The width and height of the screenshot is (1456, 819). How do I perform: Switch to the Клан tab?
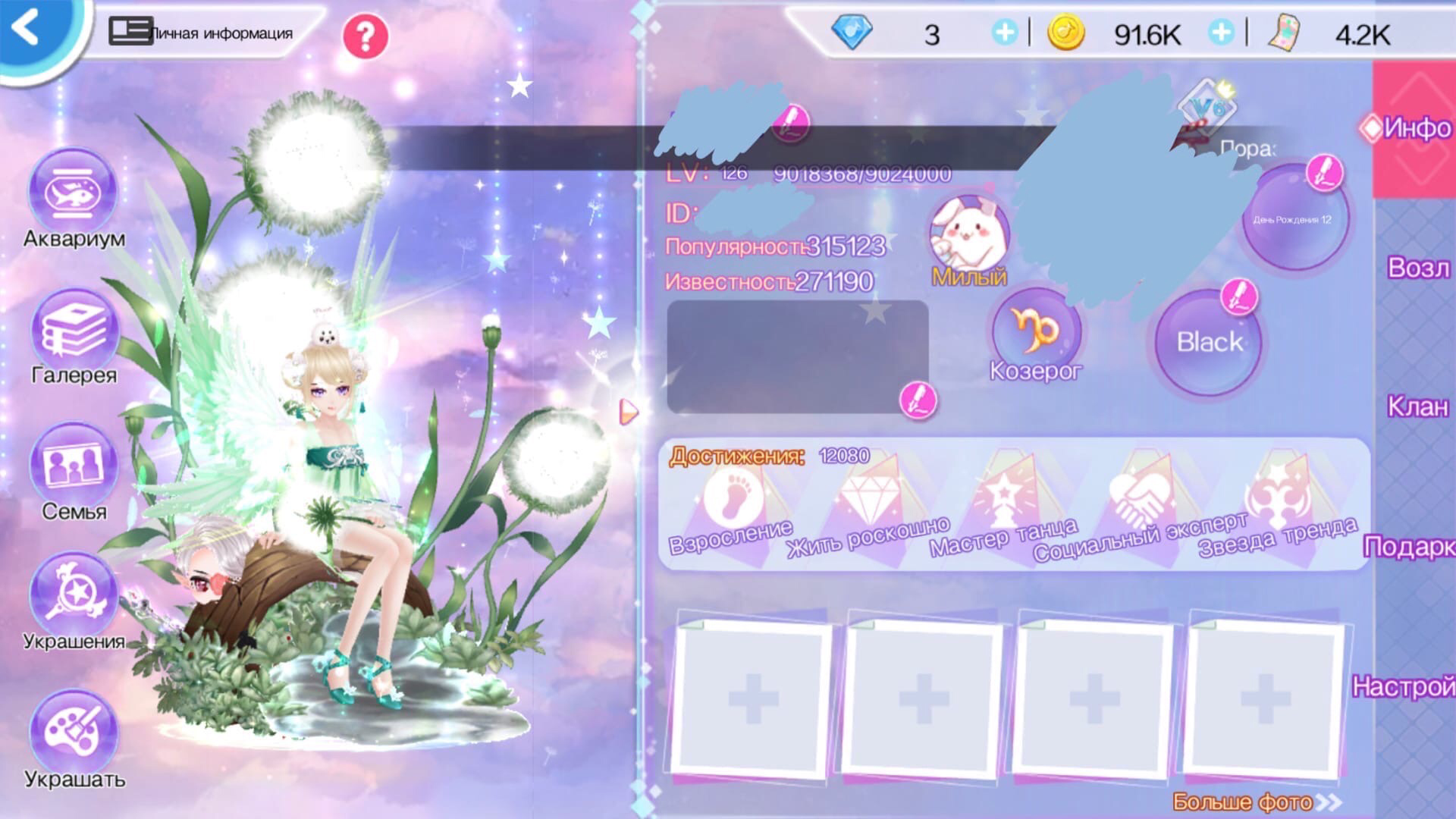tap(1417, 407)
